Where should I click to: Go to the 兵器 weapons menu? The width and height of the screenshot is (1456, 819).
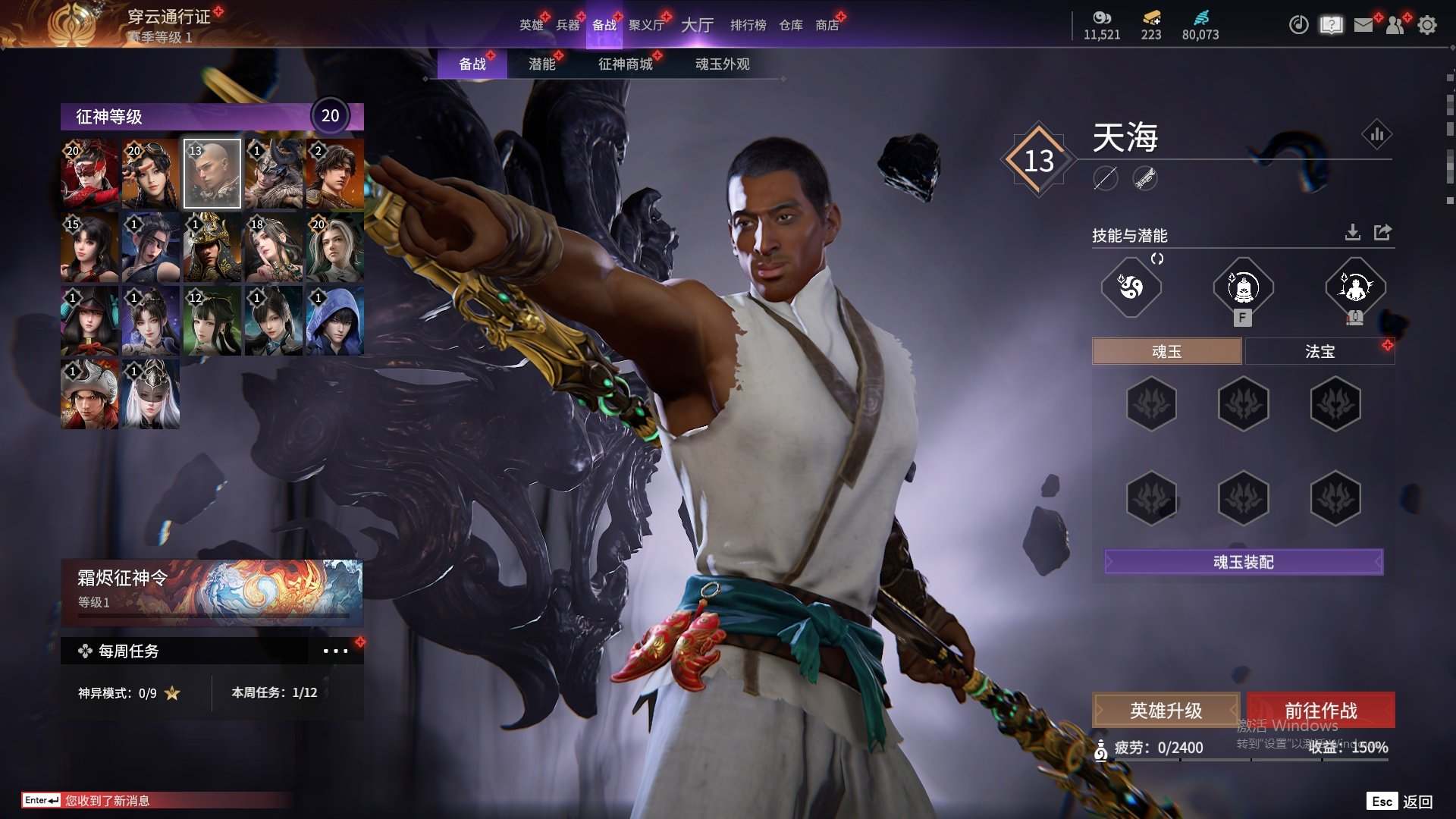567,25
